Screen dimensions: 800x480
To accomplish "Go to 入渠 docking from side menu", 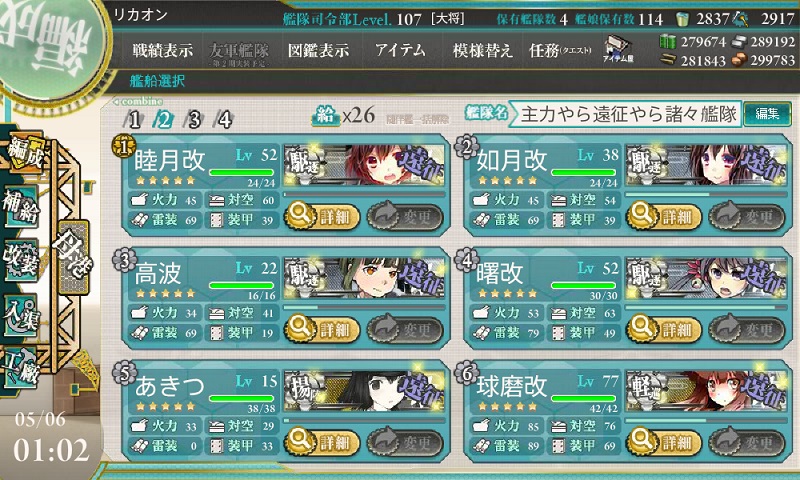I will tap(20, 311).
